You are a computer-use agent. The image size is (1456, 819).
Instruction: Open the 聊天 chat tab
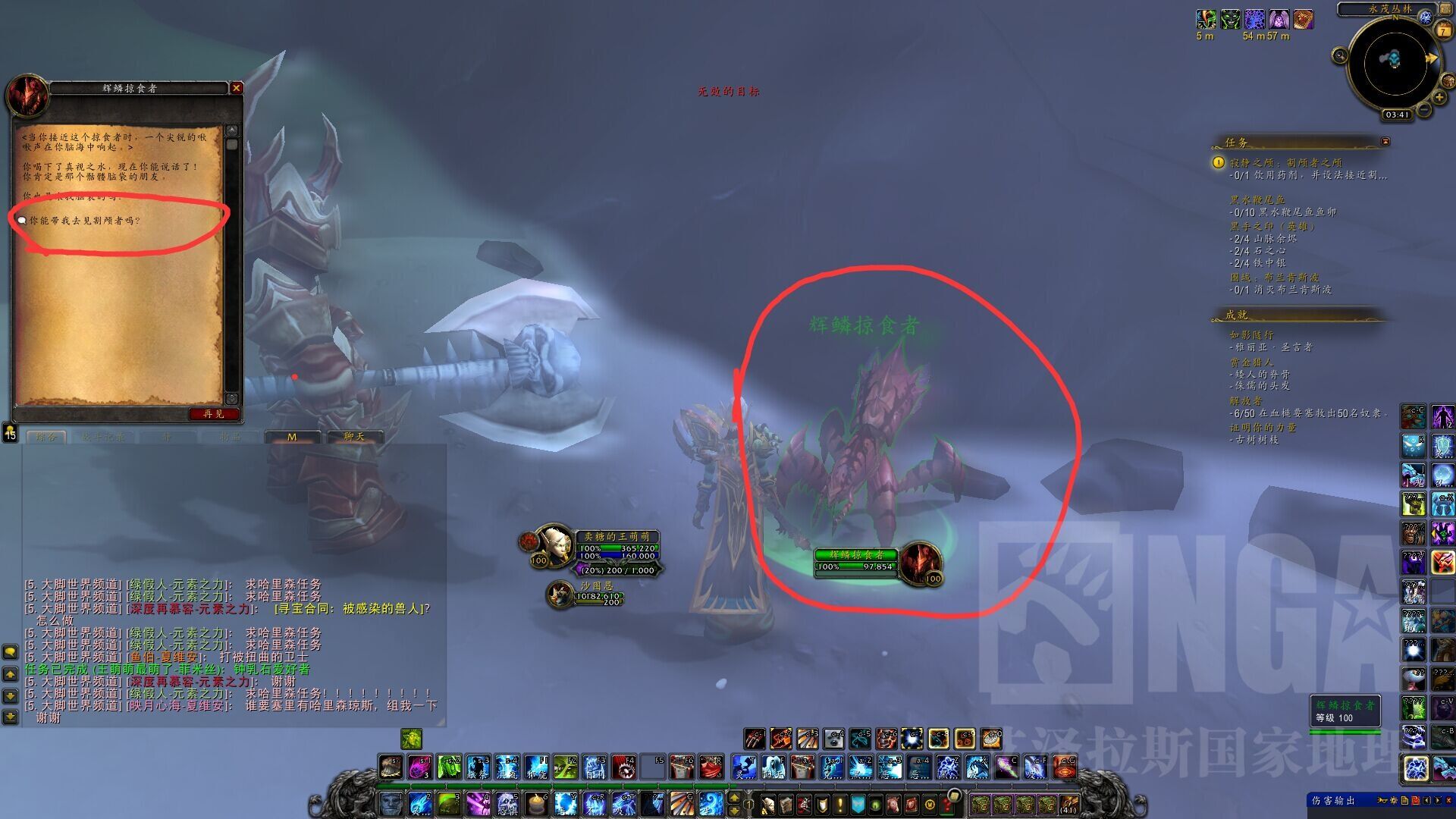[x=354, y=437]
